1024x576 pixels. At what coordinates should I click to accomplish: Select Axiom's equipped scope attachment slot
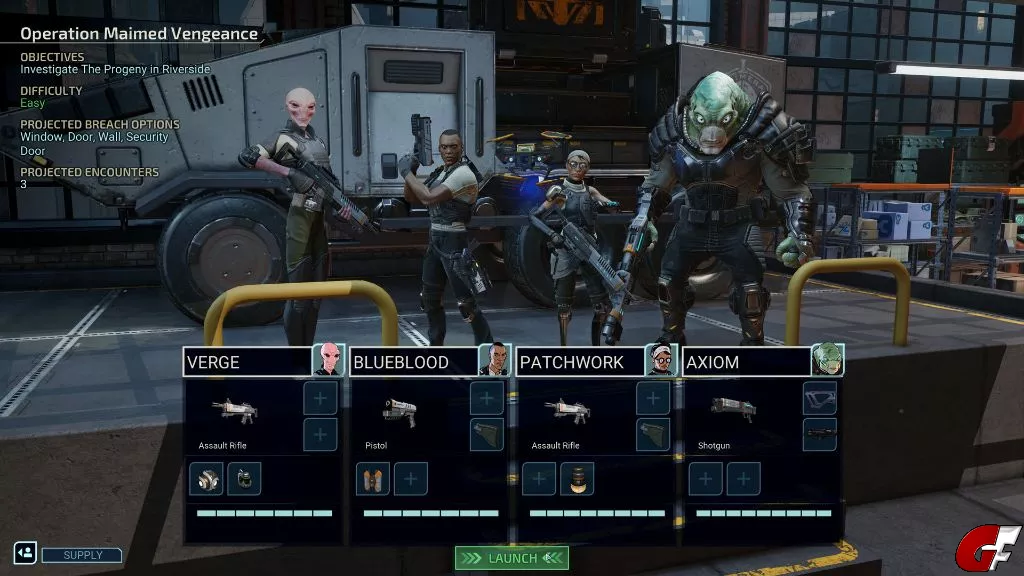819,435
